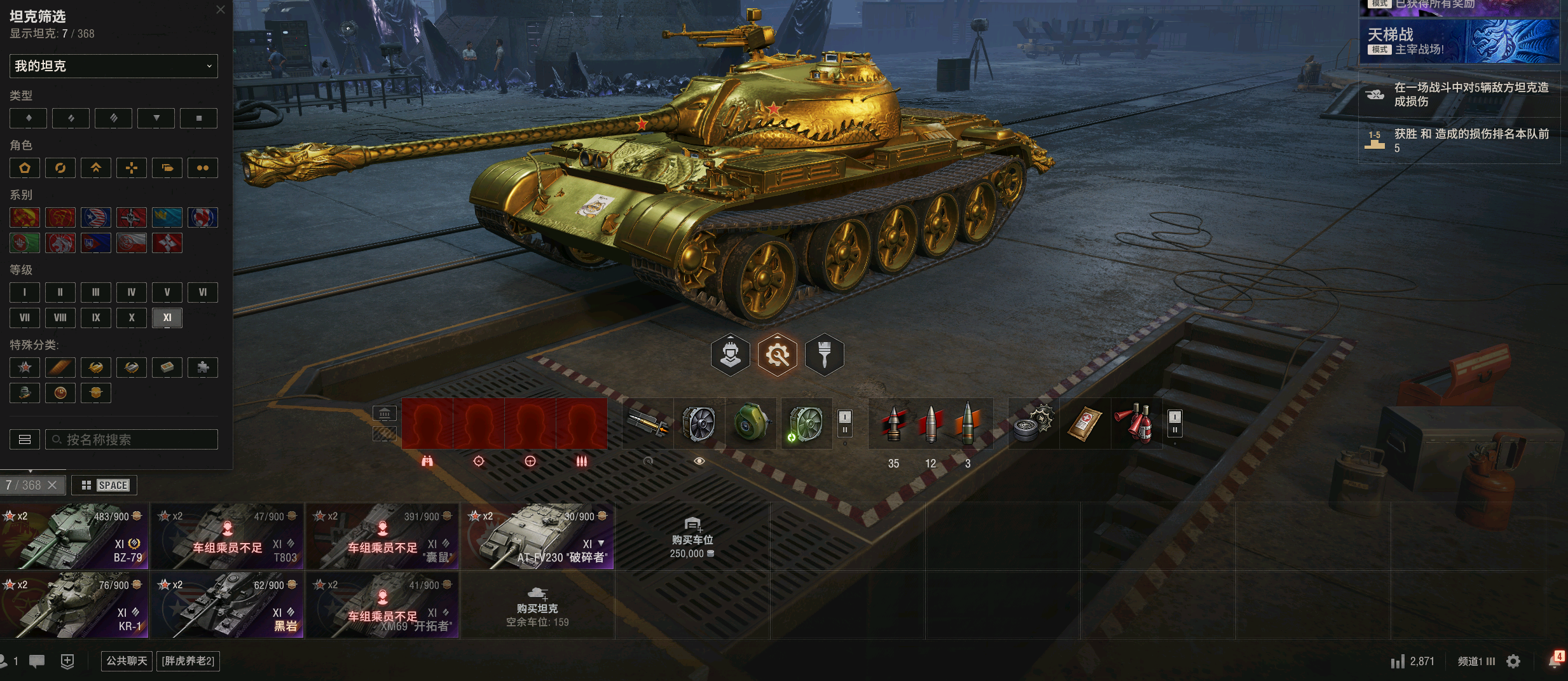Image resolution: width=1568 pixels, height=681 pixels.
Task: Select the KR-1 tank card
Action: (74, 605)
